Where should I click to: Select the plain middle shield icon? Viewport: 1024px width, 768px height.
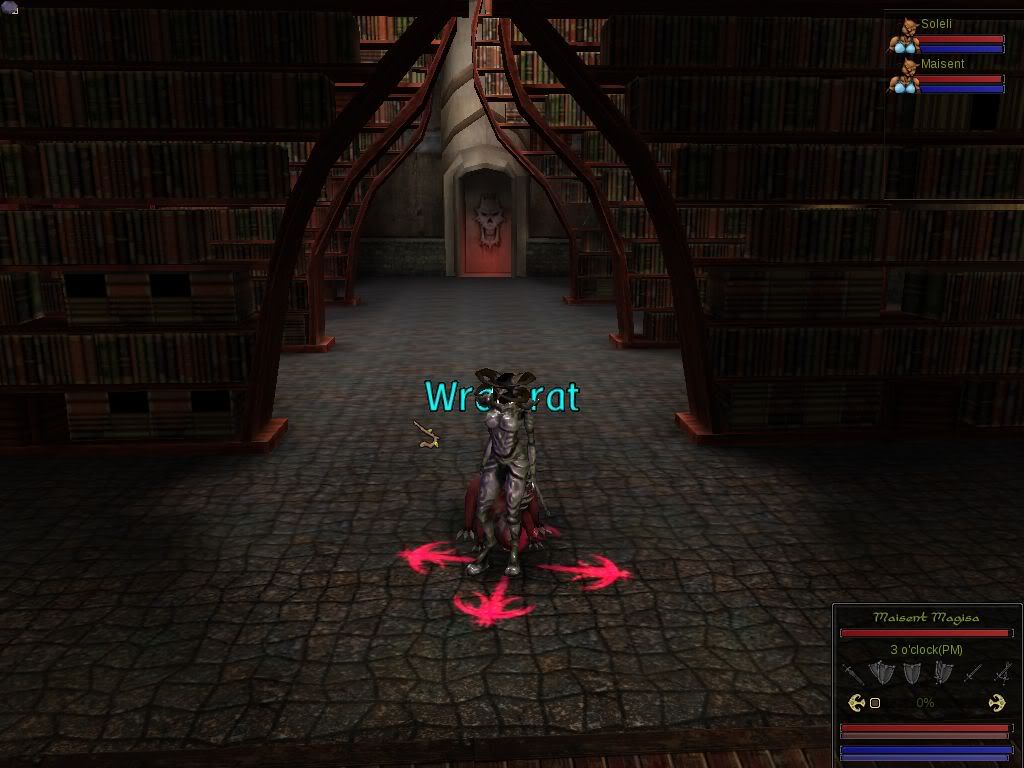tap(912, 673)
